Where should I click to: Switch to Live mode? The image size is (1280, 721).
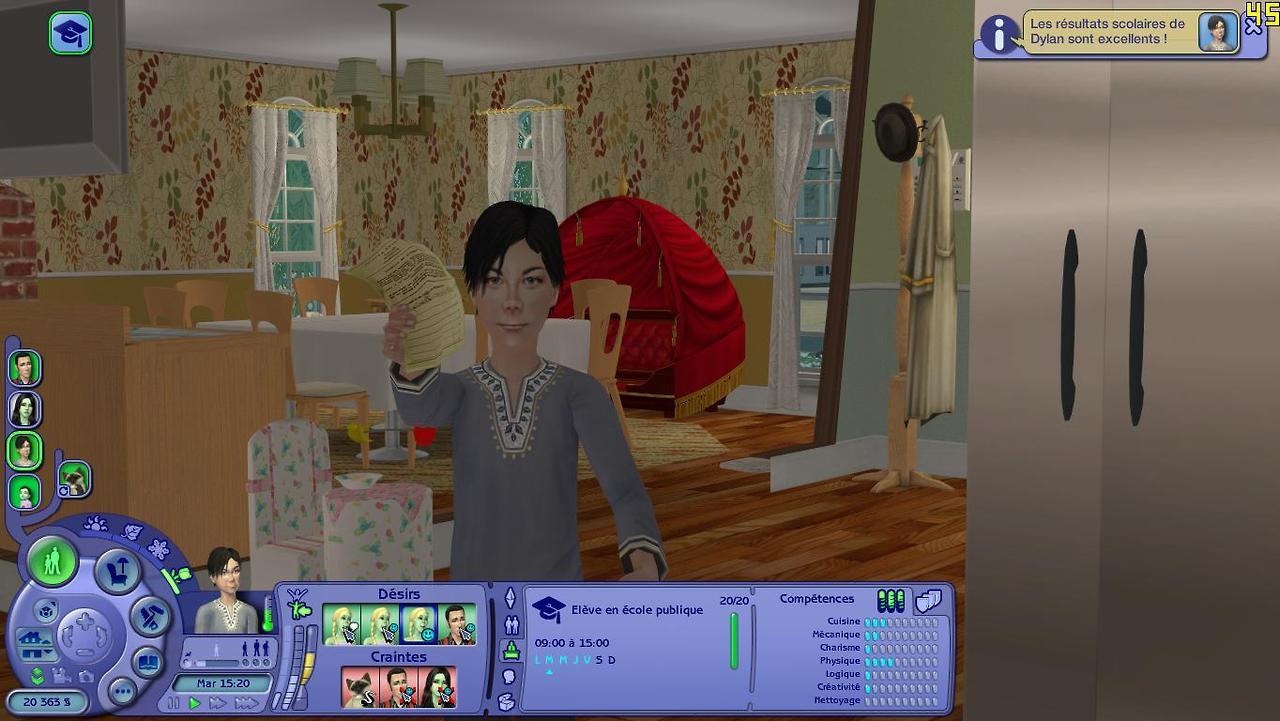tap(53, 561)
